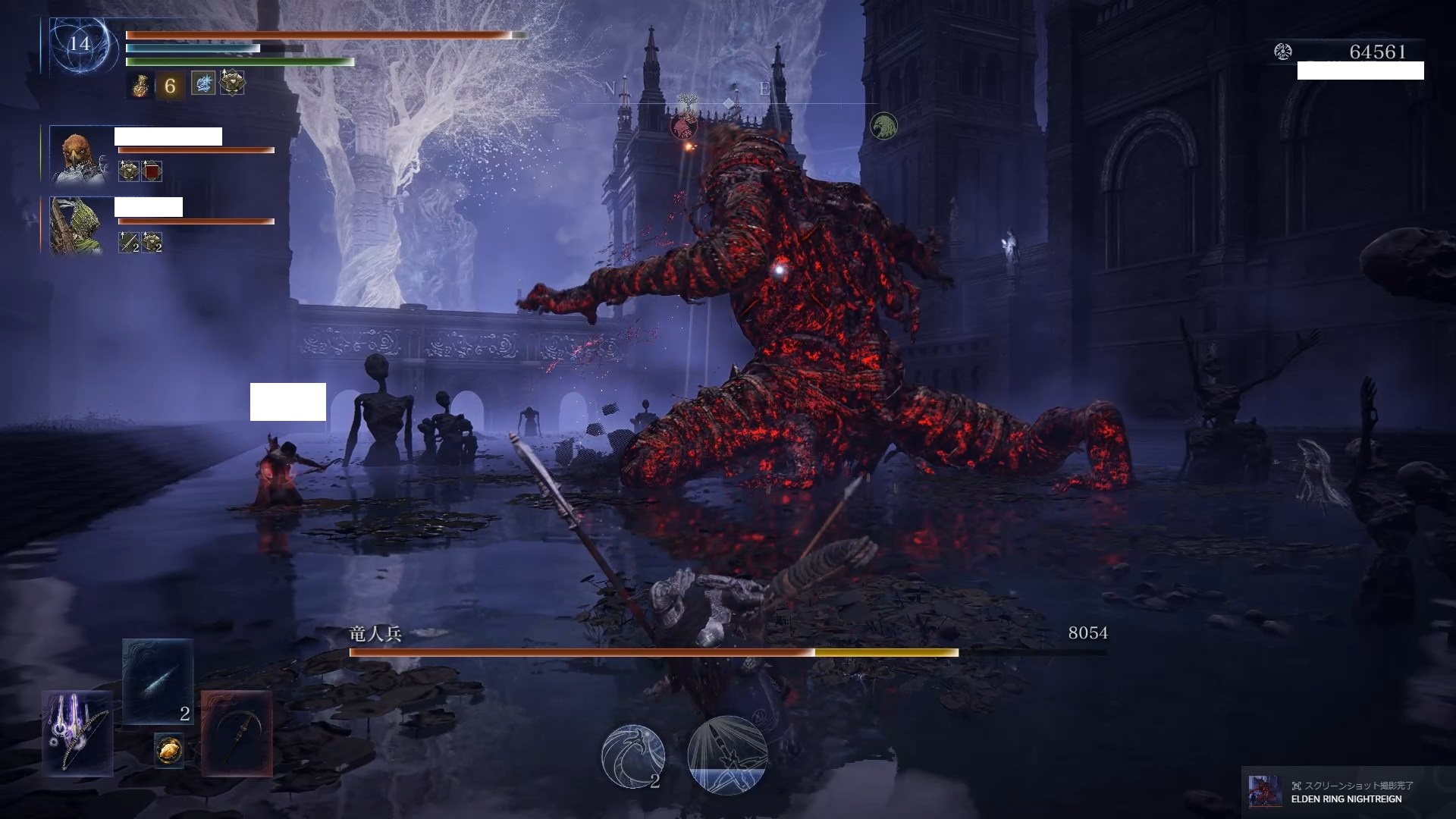Viewport: 1456px width, 819px height.
Task: Use the golden flask item
Action: (141, 85)
